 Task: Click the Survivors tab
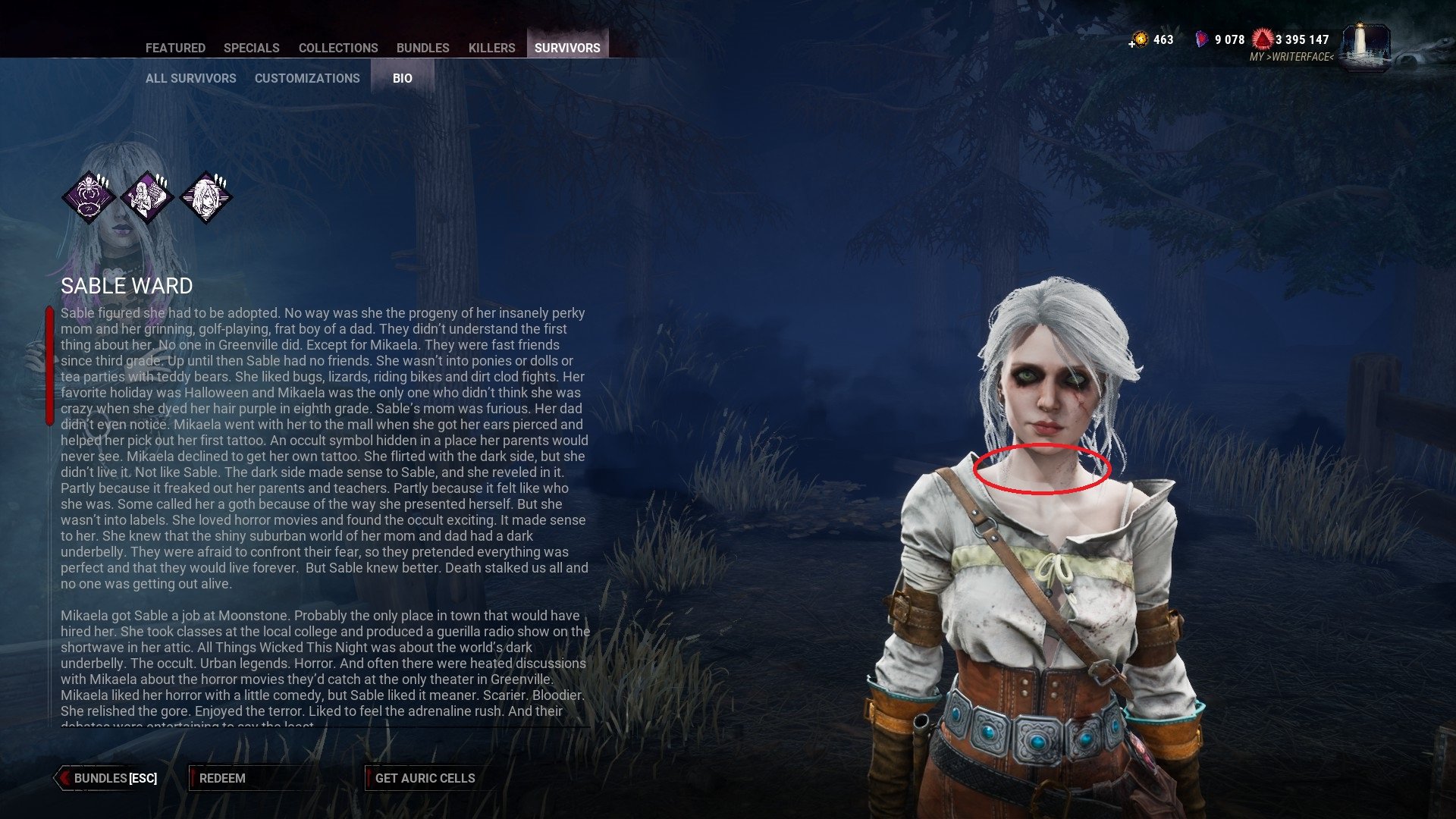point(567,48)
